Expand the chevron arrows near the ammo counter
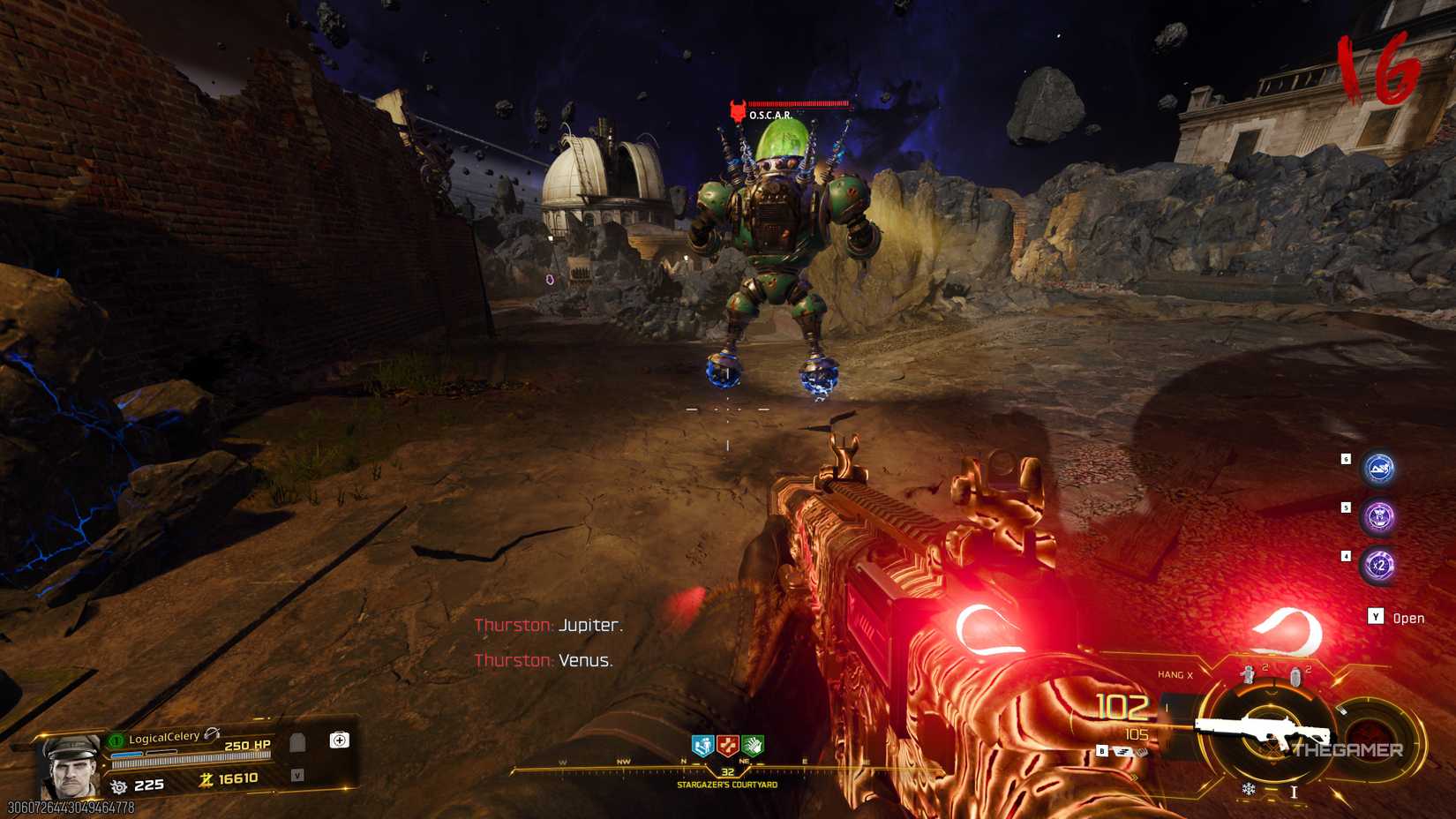The width and height of the screenshot is (1456, 819). coord(1135,778)
